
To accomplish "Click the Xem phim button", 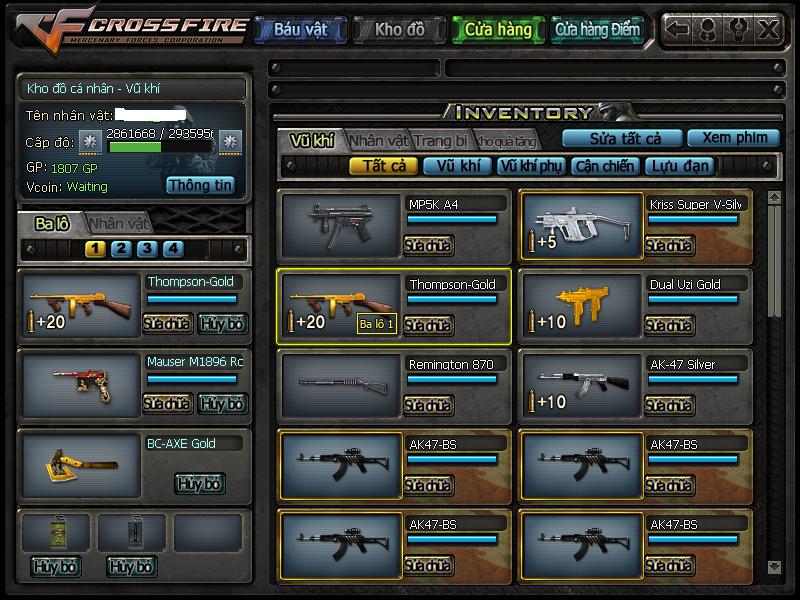I will click(733, 138).
